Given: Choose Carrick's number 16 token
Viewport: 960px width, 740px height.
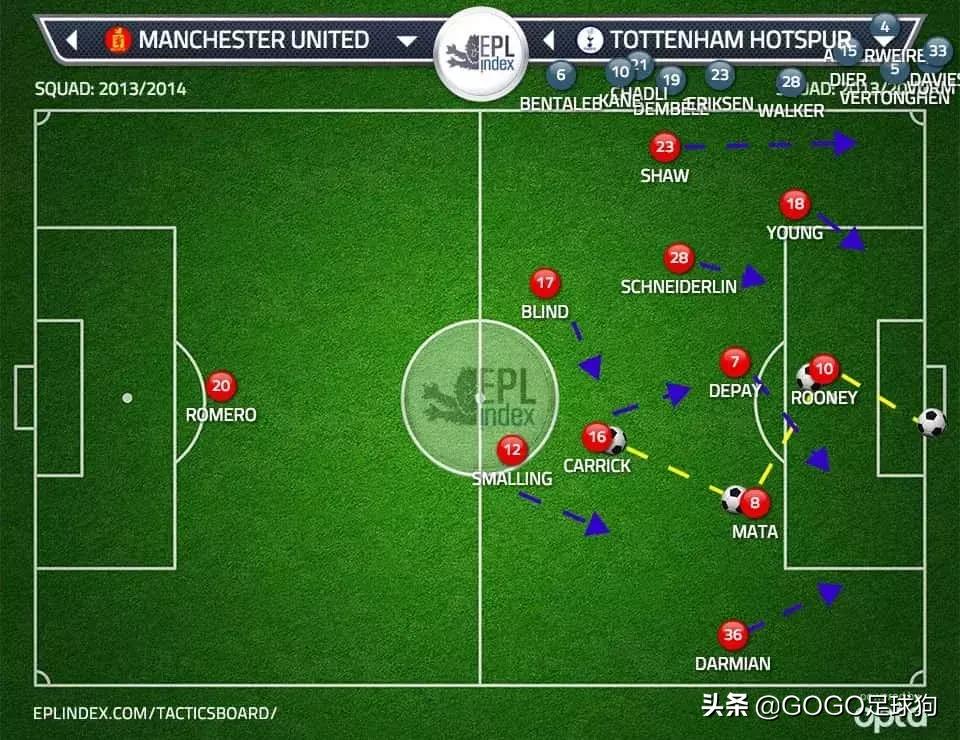Looking at the screenshot, I should coord(597,437).
